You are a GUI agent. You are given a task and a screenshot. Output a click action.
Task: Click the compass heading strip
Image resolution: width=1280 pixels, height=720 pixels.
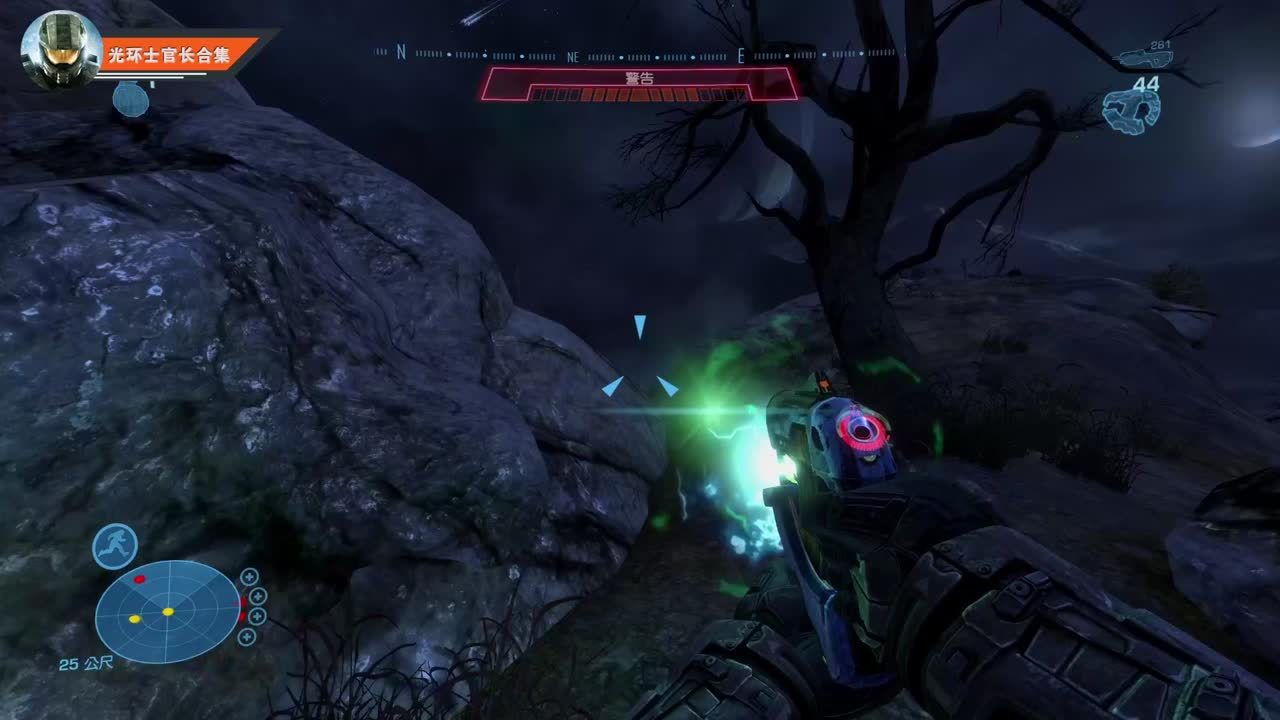click(638, 55)
